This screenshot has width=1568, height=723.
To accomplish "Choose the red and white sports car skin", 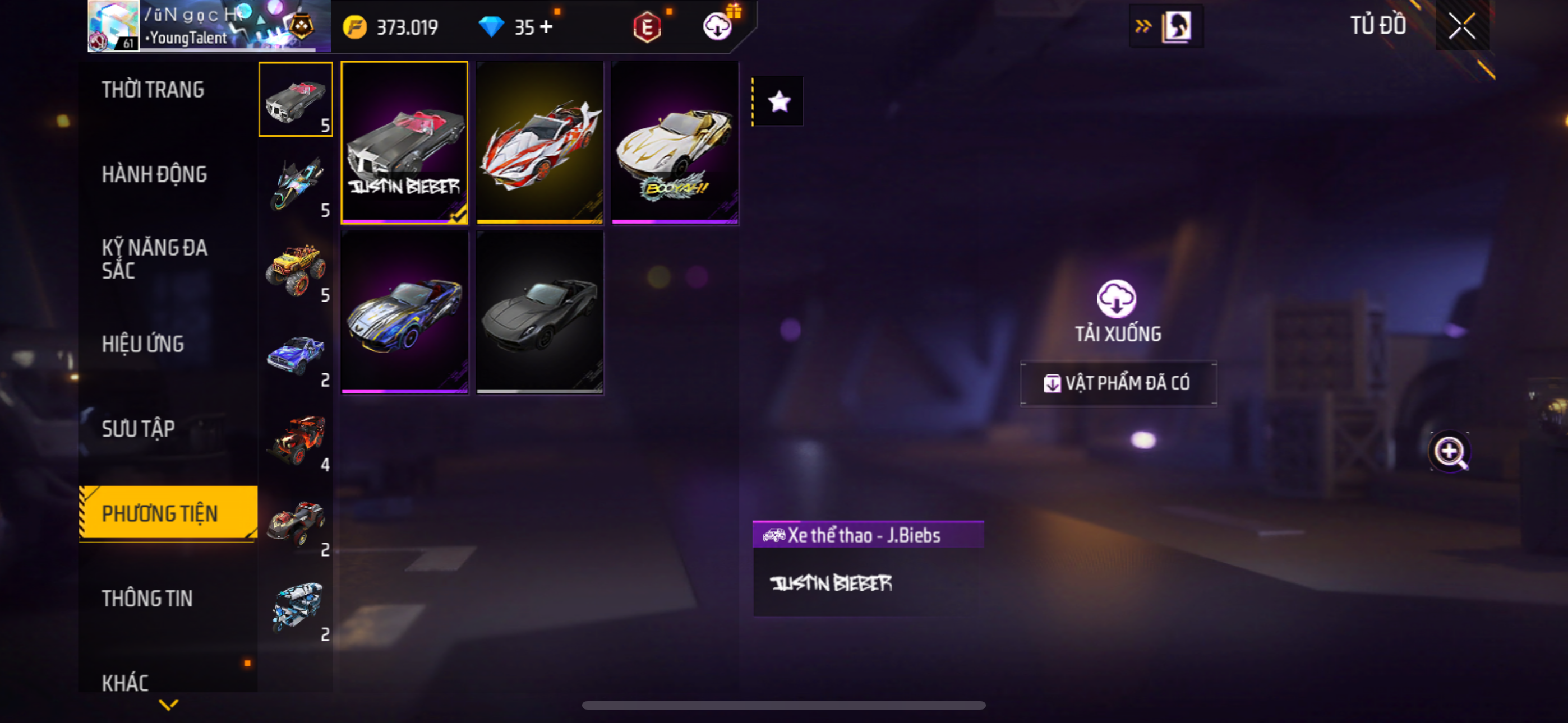I will (539, 142).
